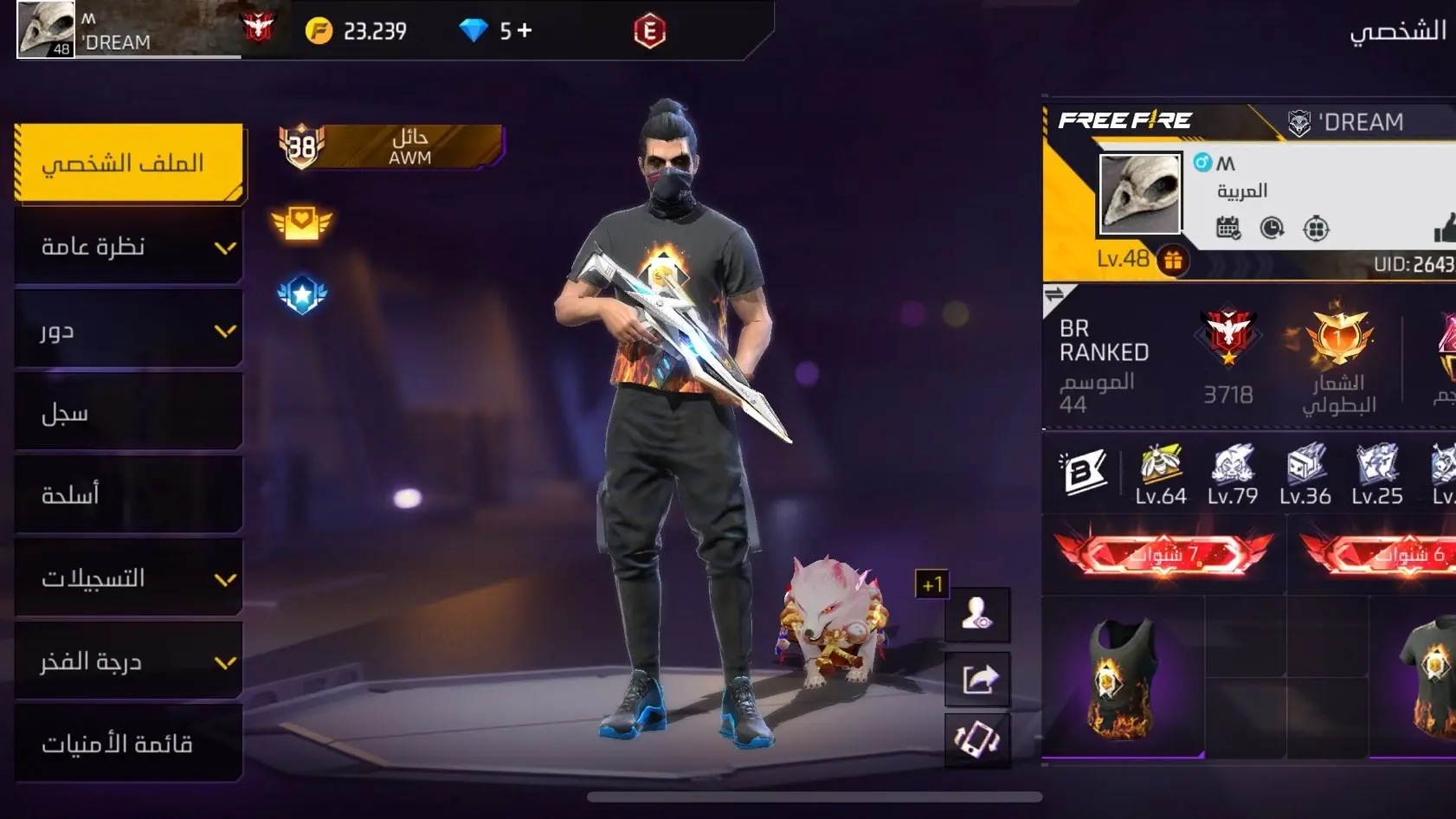Open the قائمة الأمنيات wishlist section
1456x819 pixels.
coord(129,744)
